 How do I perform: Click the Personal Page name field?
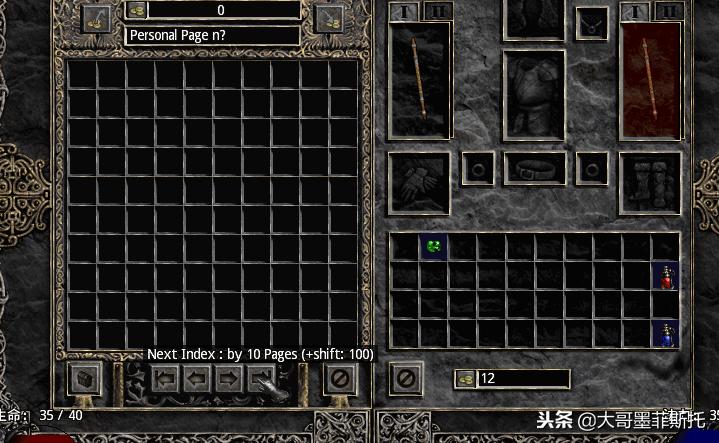pyautogui.click(x=212, y=35)
